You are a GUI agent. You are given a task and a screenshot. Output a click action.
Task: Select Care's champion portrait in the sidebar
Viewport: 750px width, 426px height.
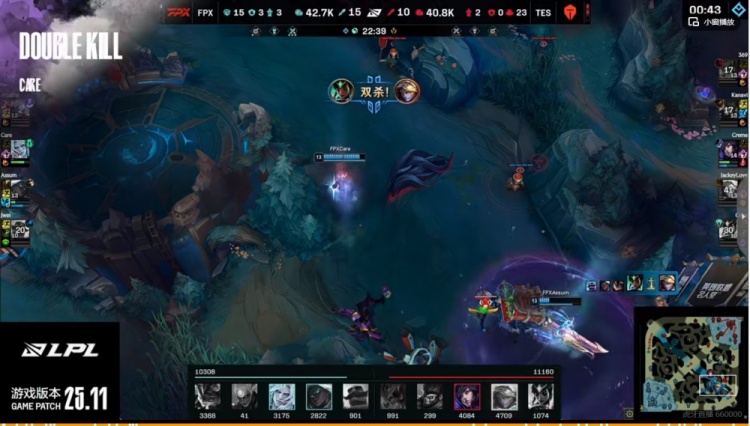click(x=19, y=149)
